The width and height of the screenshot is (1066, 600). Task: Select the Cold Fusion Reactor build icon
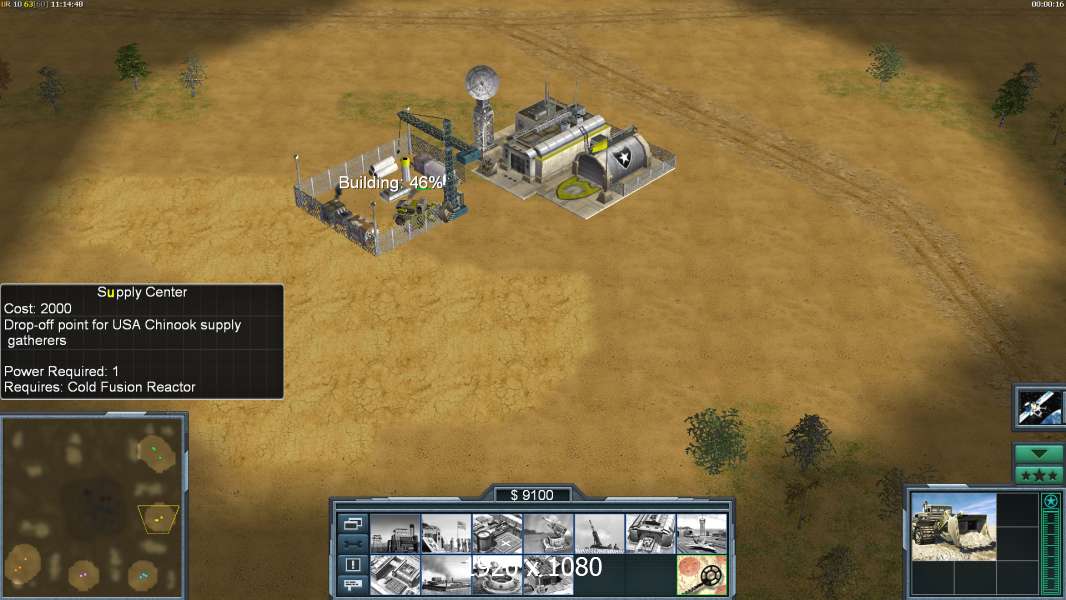(395, 534)
